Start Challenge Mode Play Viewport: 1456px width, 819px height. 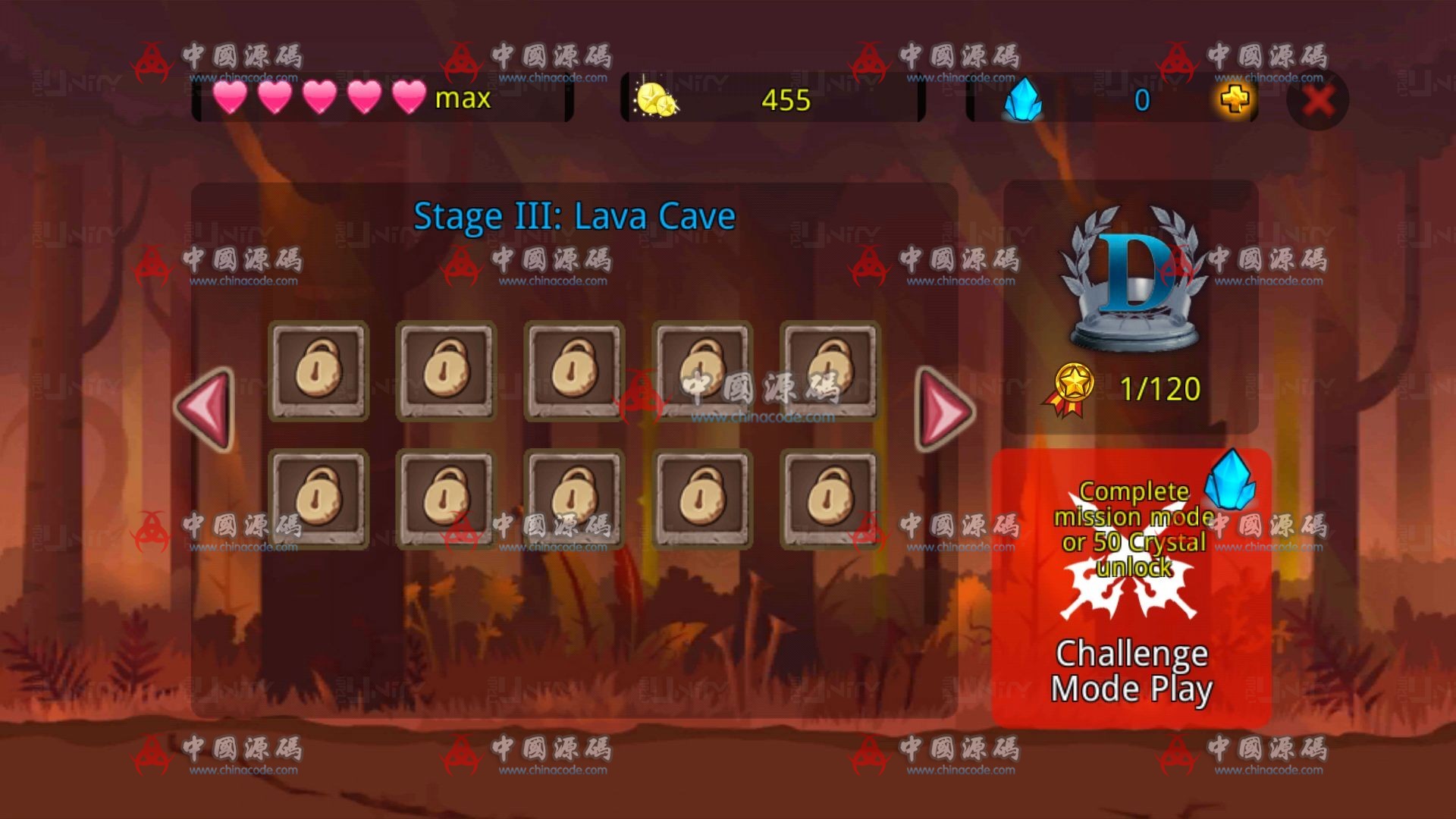coord(1131,588)
